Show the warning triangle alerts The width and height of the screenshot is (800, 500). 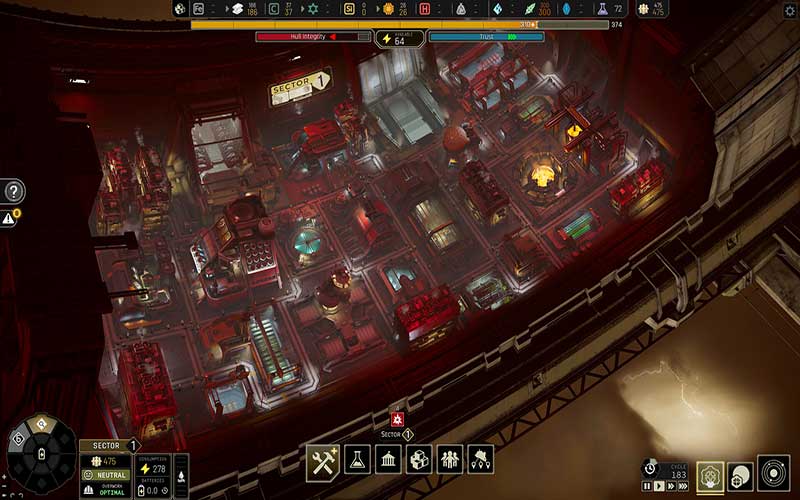click(9, 217)
